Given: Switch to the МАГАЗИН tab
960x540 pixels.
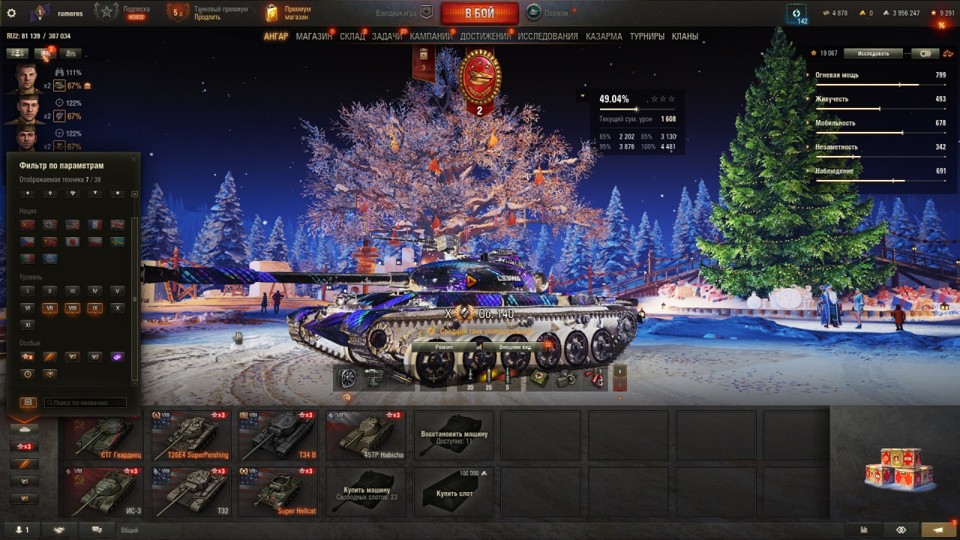Looking at the screenshot, I should pyautogui.click(x=314, y=37).
